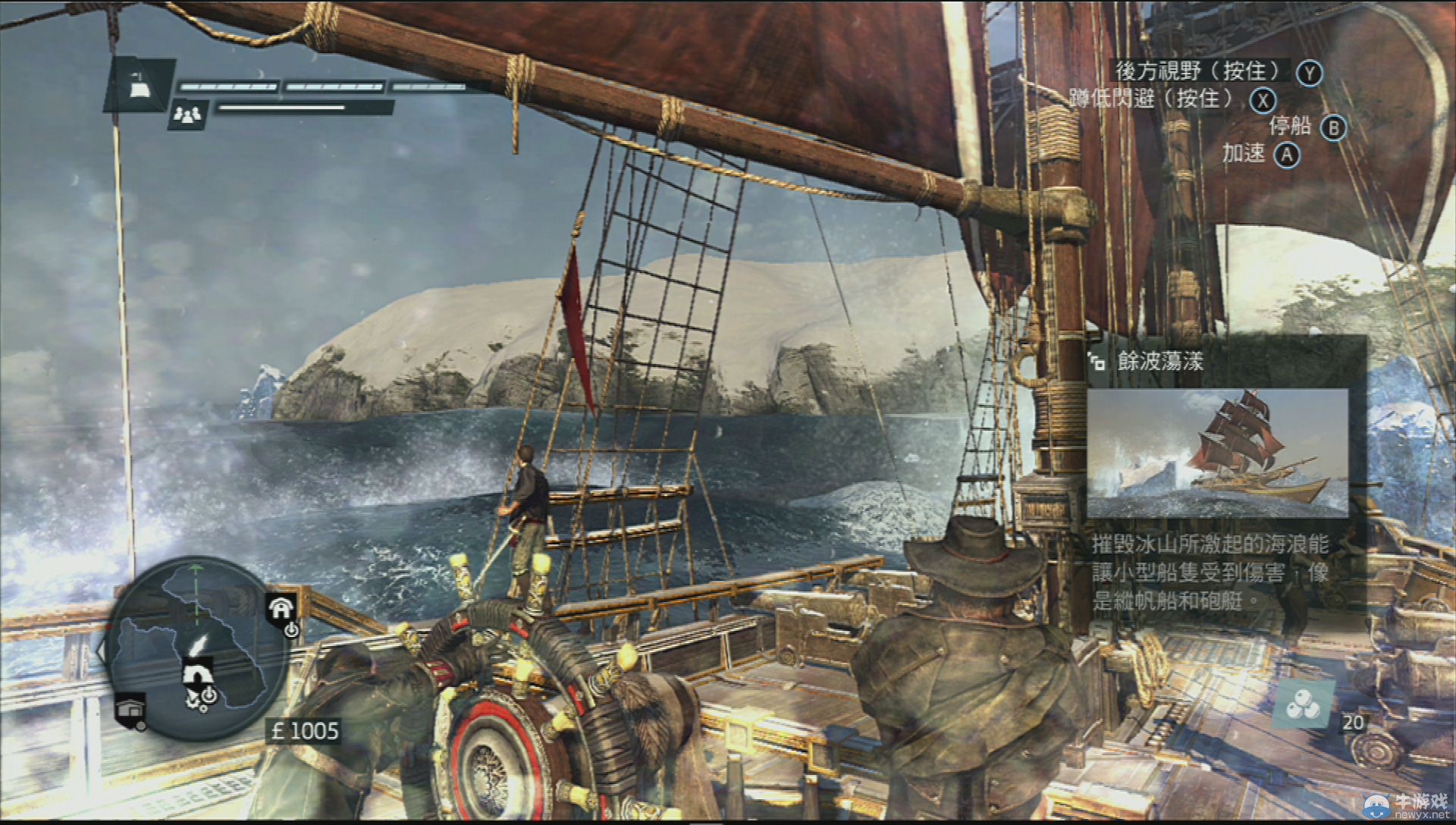Open the circular minimap
Screen dimensions: 1456x825
pyautogui.click(x=195, y=648)
